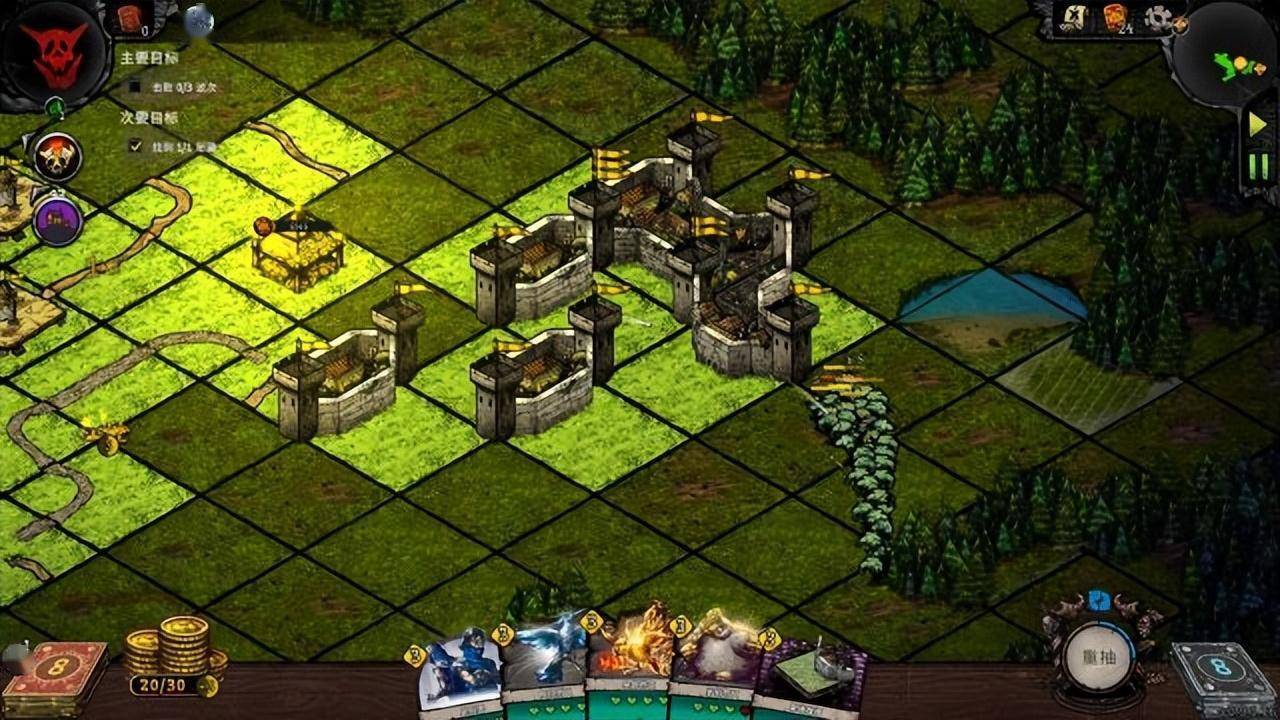Open the map scroll icon
This screenshot has width=1280, height=720.
tap(1076, 17)
